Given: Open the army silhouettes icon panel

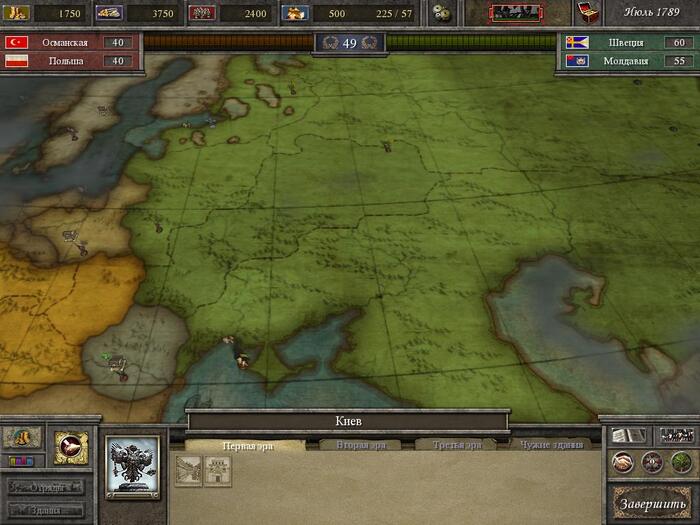Looking at the screenshot, I should (x=675, y=436).
